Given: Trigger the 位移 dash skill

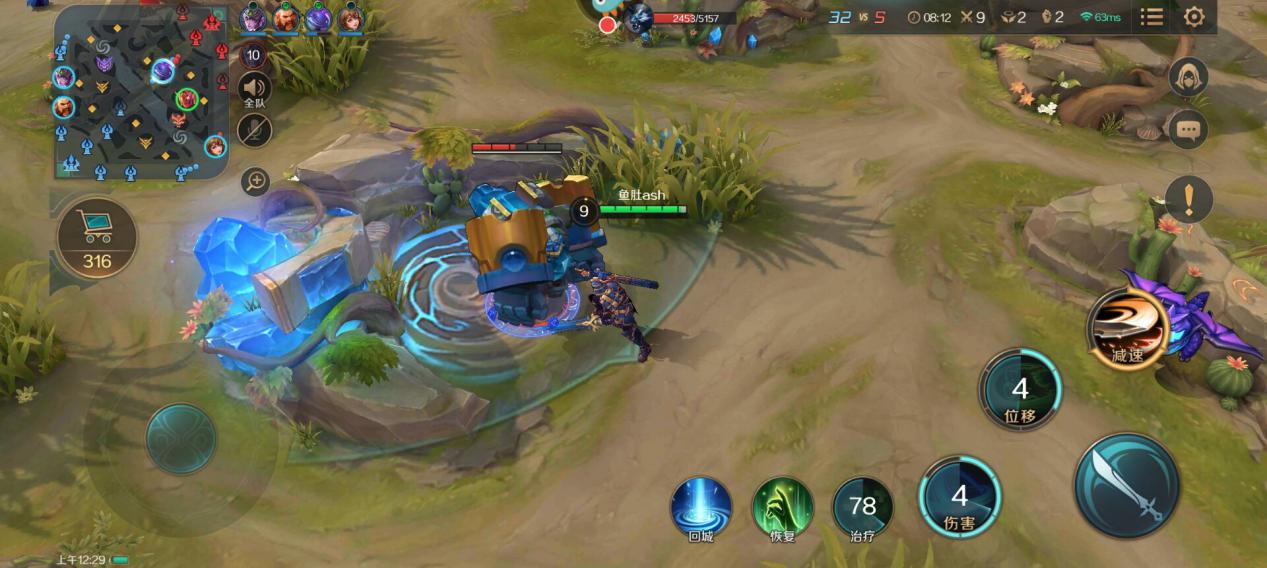Looking at the screenshot, I should click(1020, 389).
